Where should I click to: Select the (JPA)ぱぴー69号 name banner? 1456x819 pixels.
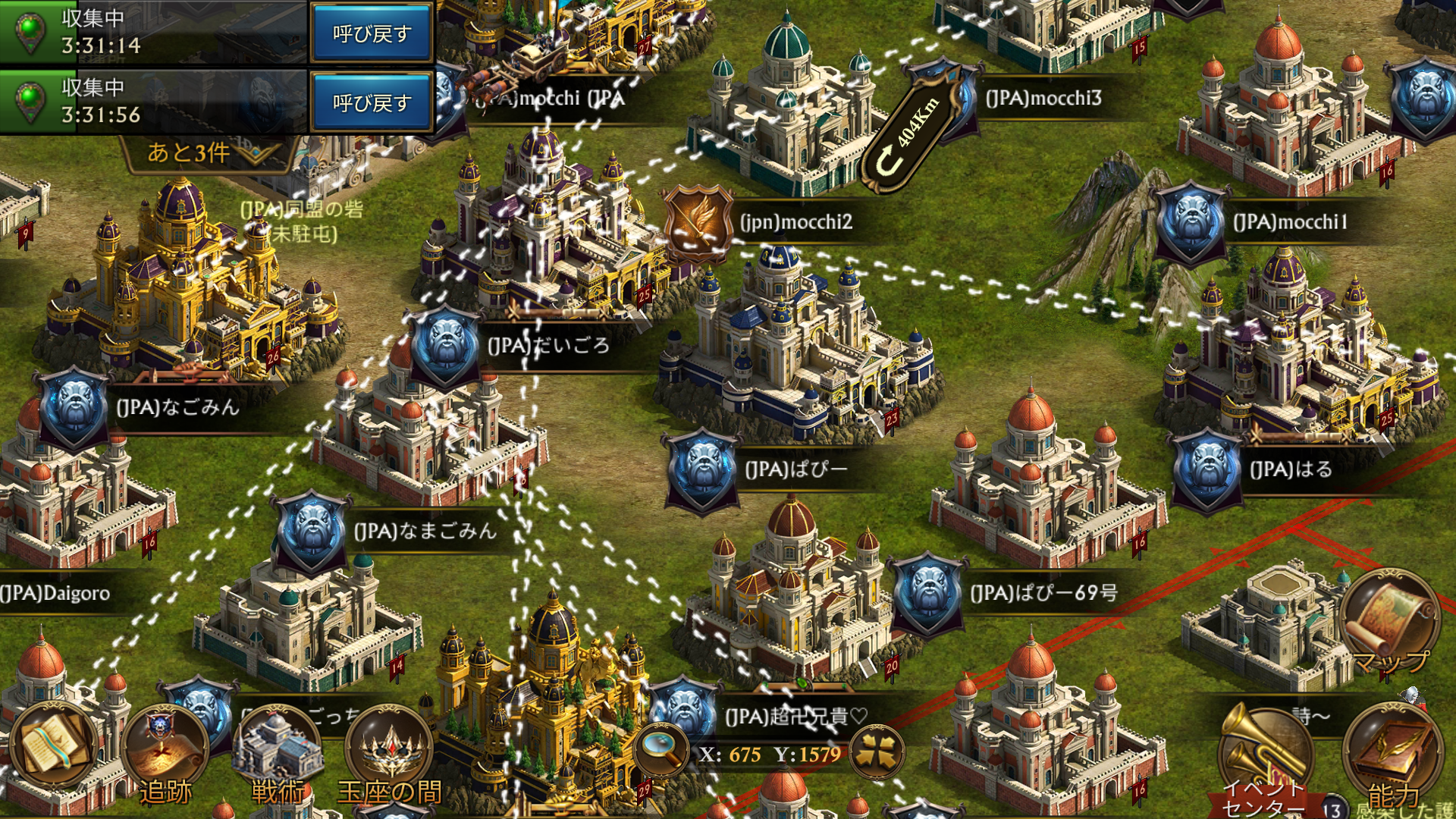click(x=1043, y=592)
